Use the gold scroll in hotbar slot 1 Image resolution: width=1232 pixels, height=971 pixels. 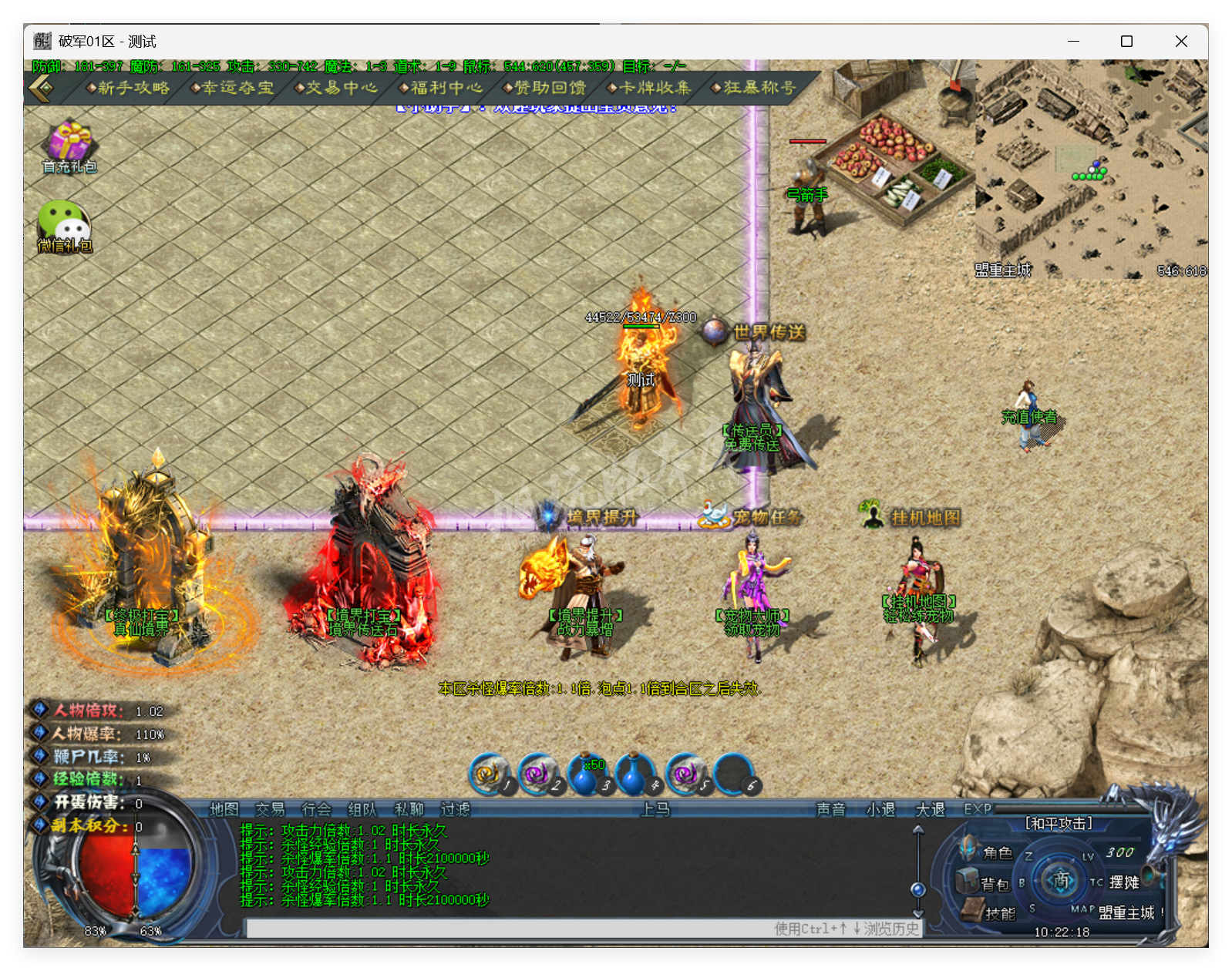pyautogui.click(x=489, y=774)
